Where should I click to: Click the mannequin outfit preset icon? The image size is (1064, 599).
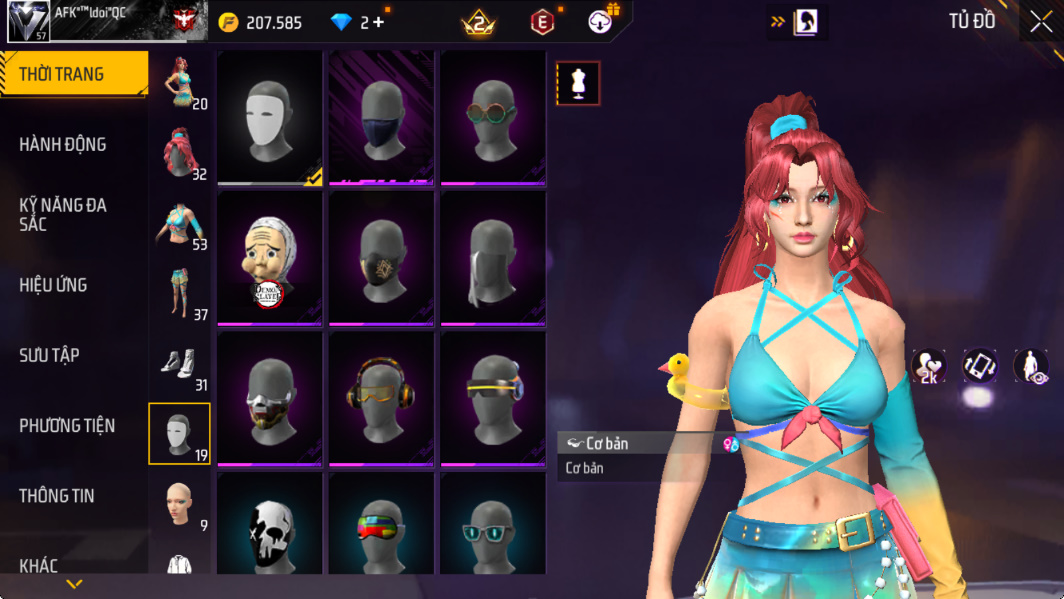[x=578, y=84]
